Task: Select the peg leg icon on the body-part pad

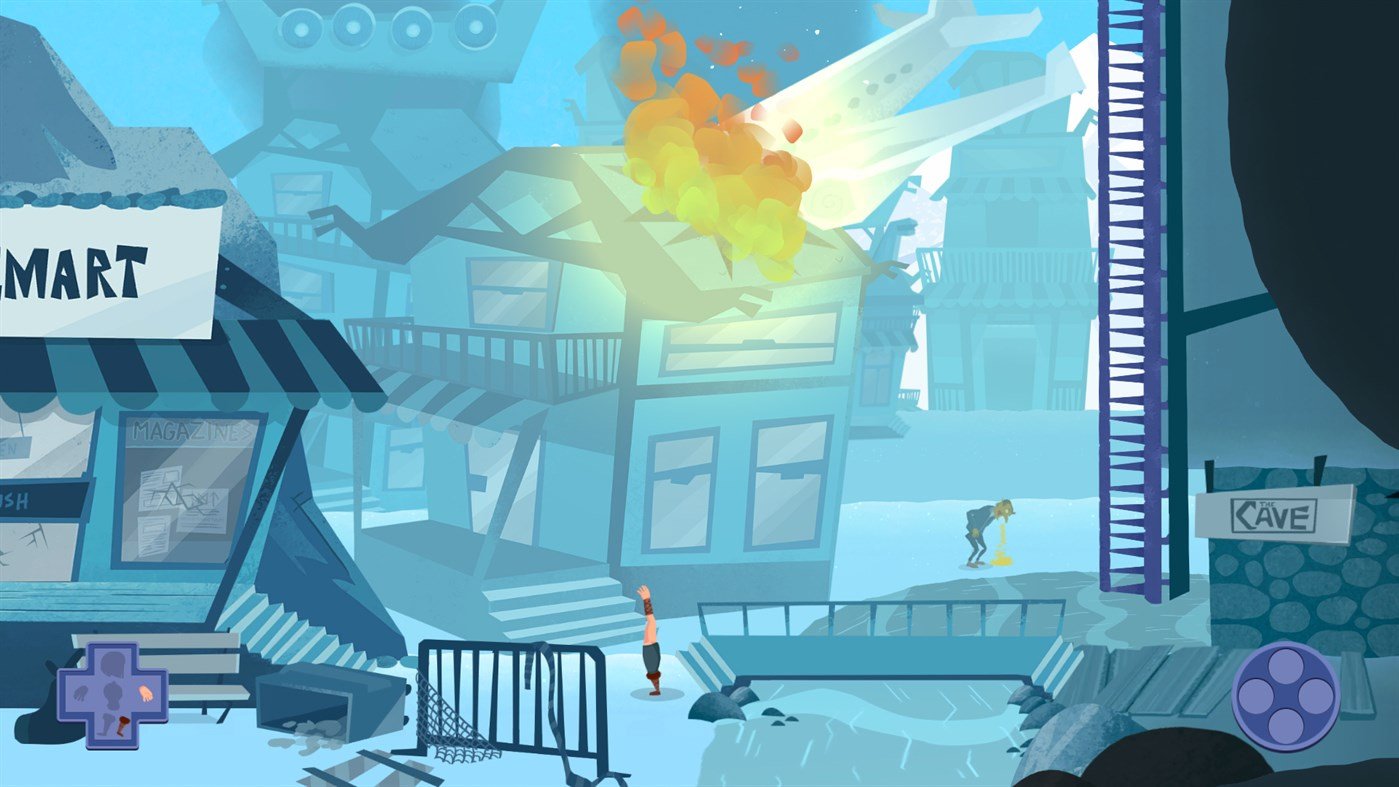Action: [x=123, y=727]
